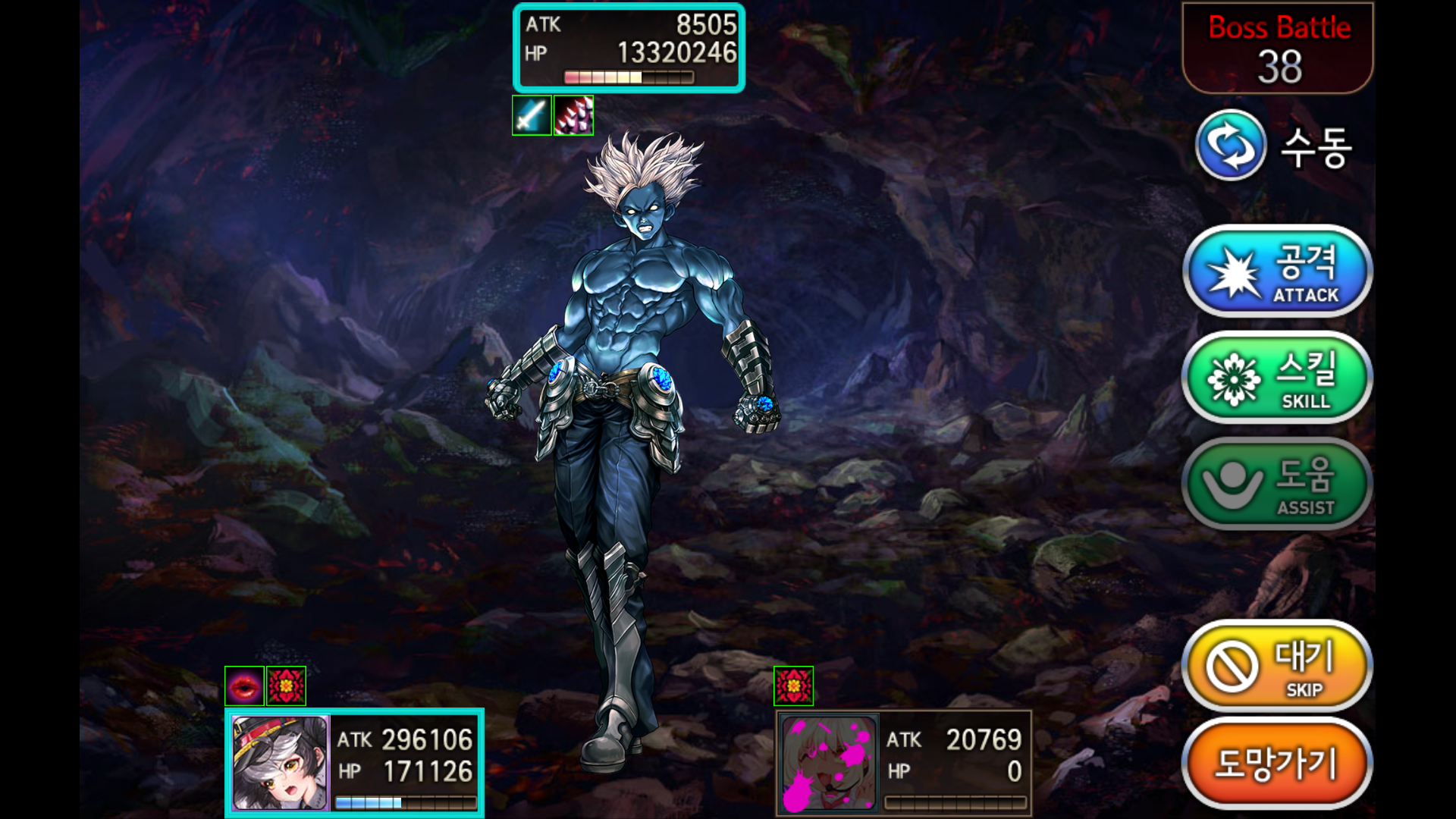Choose the yellow SKIP button
The height and width of the screenshot is (819, 1456).
[1277, 667]
